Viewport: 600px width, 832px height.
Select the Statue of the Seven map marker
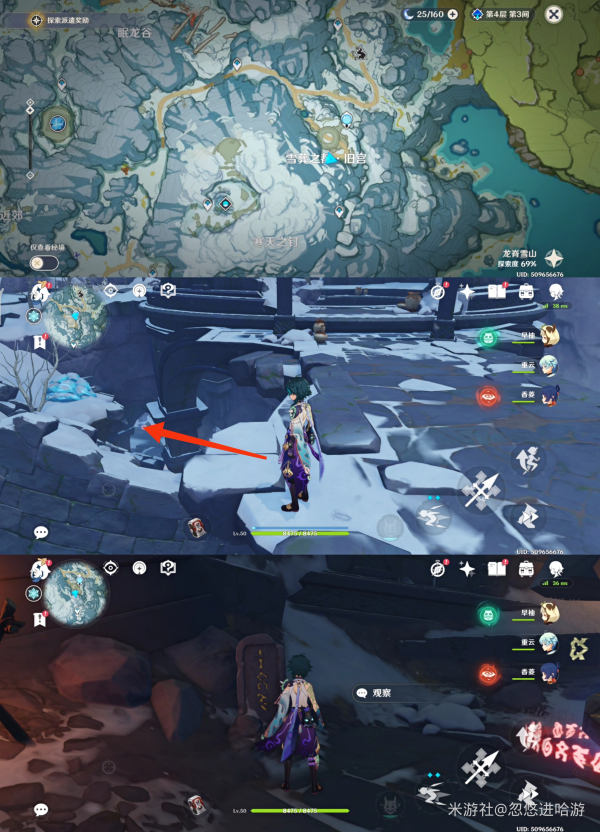pyautogui.click(x=59, y=123)
